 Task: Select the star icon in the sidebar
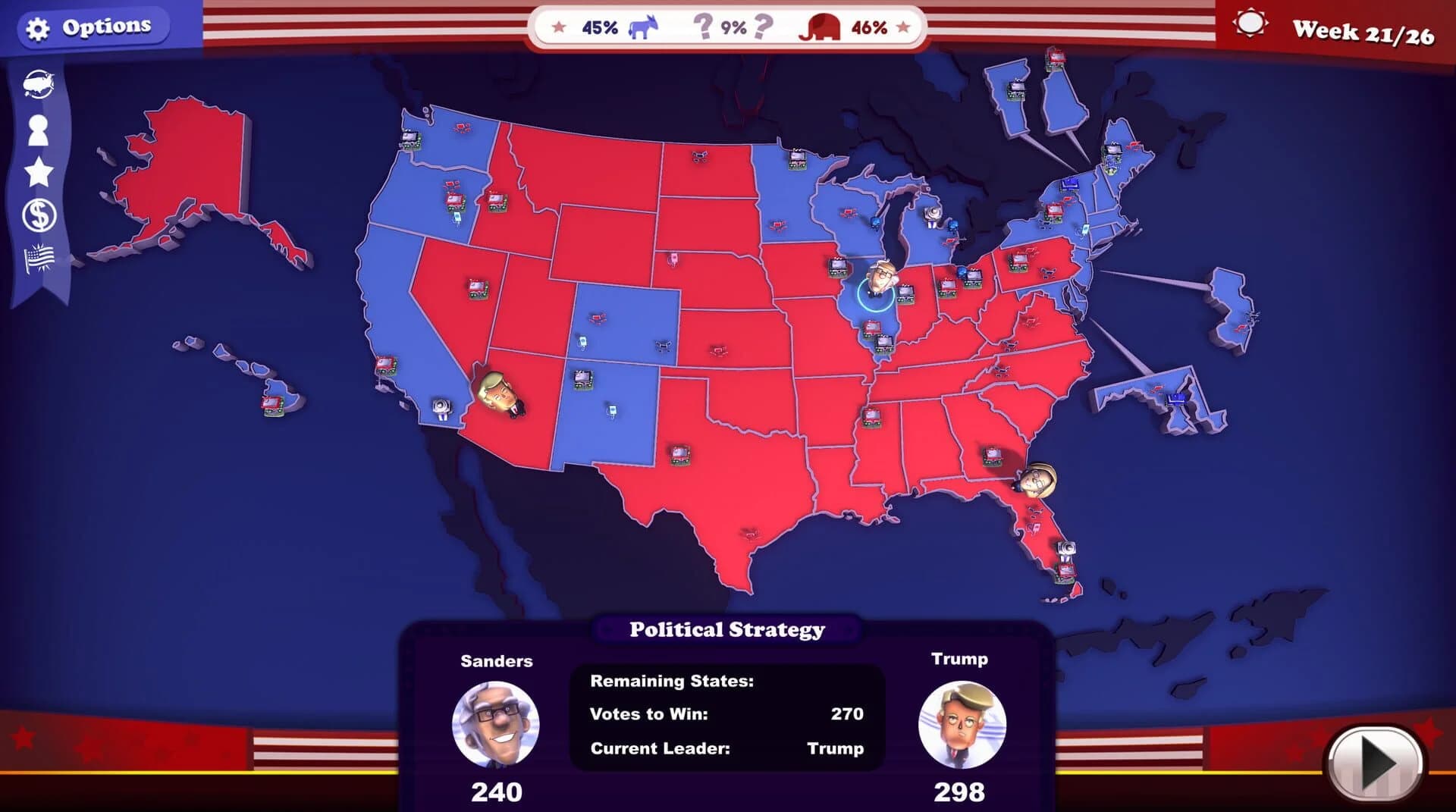39,171
